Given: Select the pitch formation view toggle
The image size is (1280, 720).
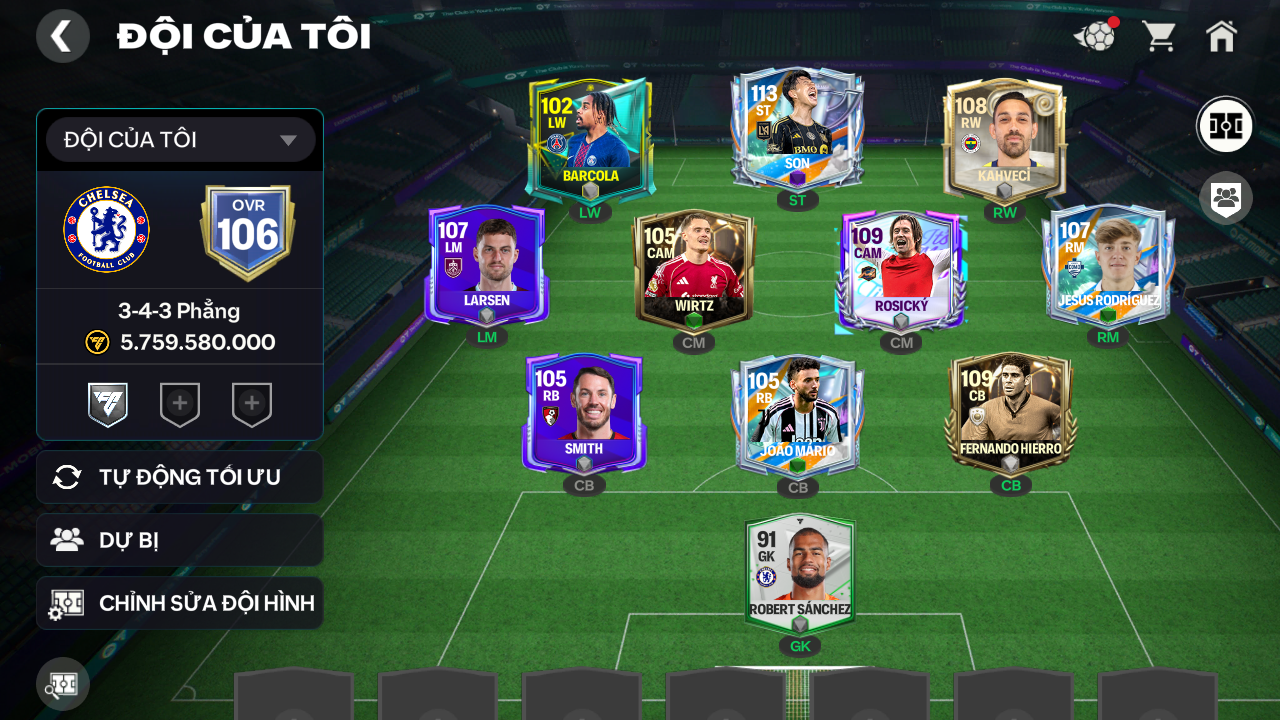Looking at the screenshot, I should point(1225,126).
